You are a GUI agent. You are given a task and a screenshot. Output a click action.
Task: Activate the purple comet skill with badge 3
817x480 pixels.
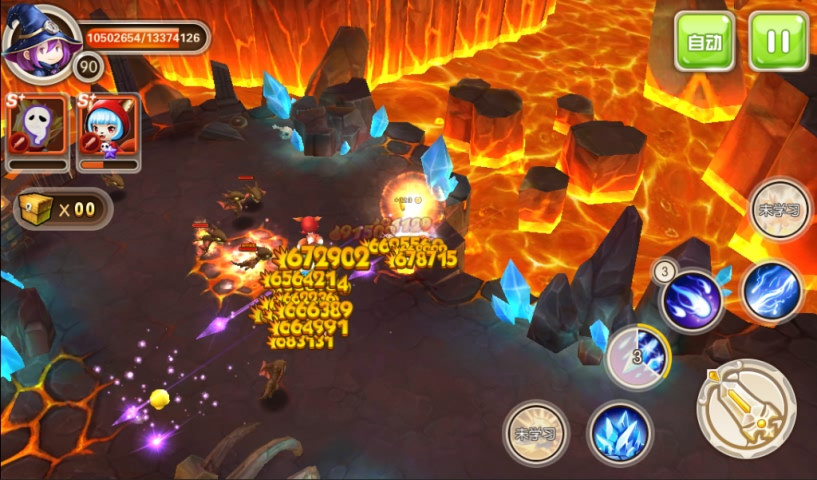[692, 300]
